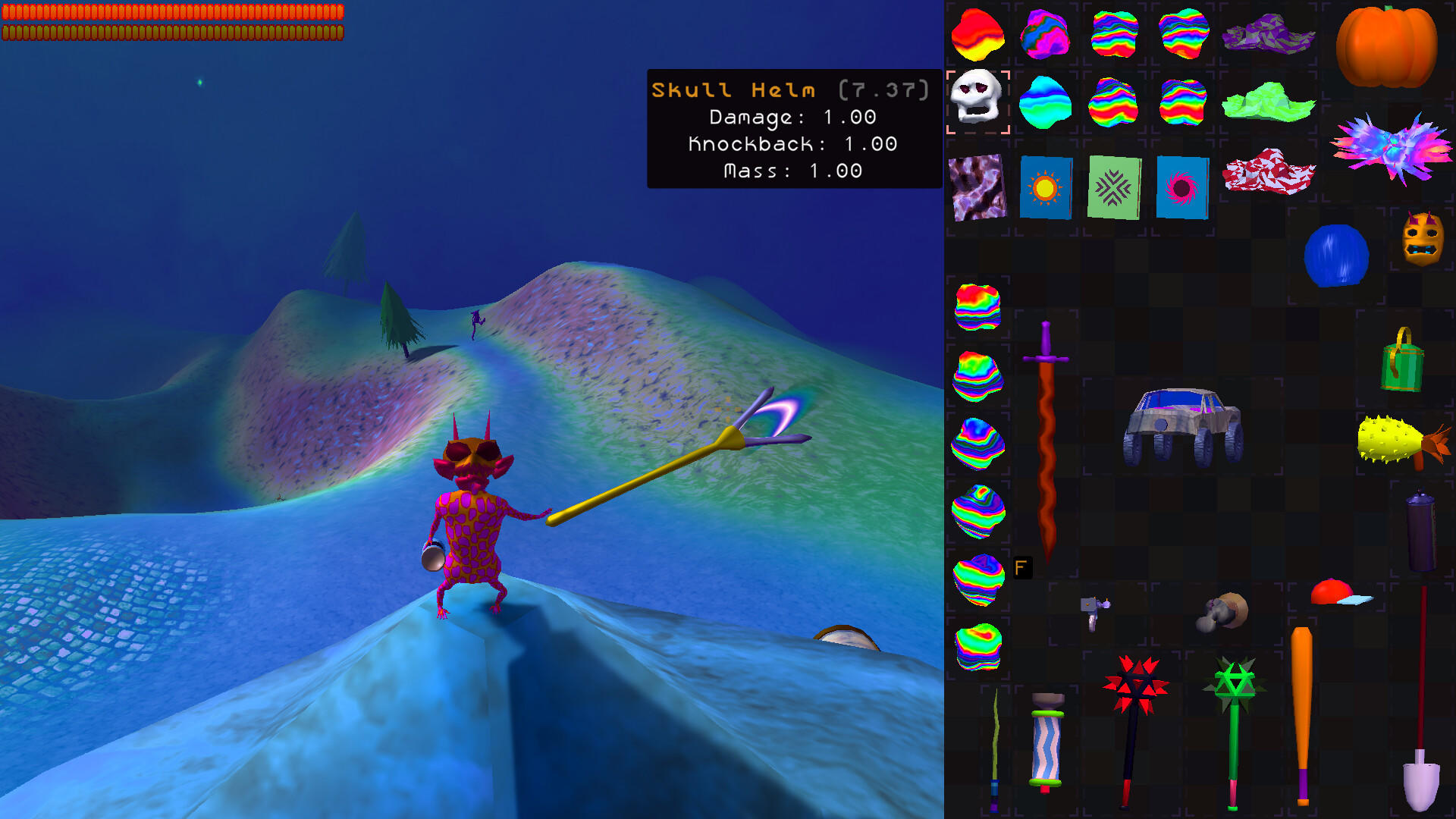Select the Skull Helm in the inventory
Image resolution: width=1456 pixels, height=819 pixels.
click(978, 102)
